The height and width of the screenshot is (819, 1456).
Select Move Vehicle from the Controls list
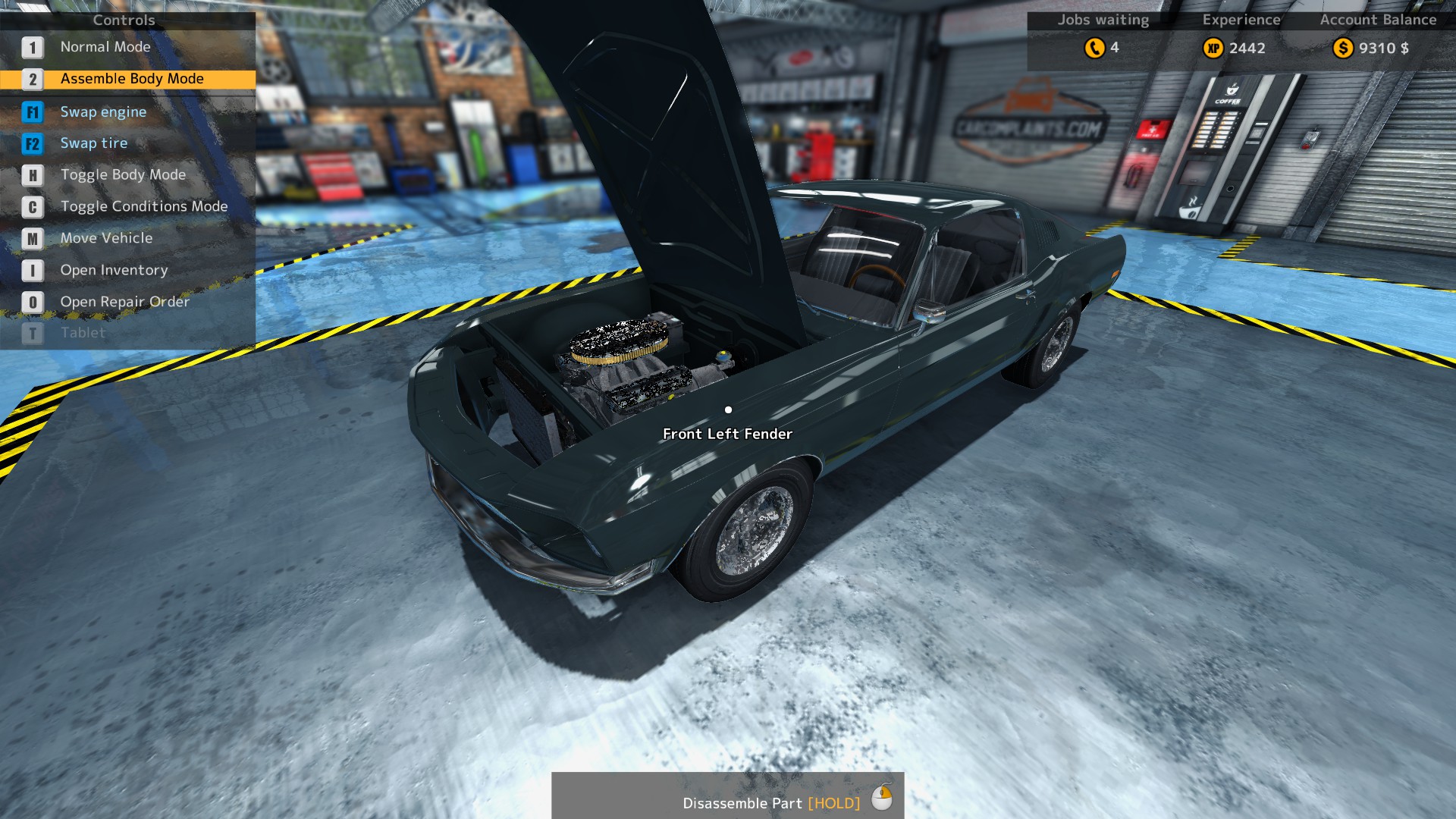[x=106, y=238]
